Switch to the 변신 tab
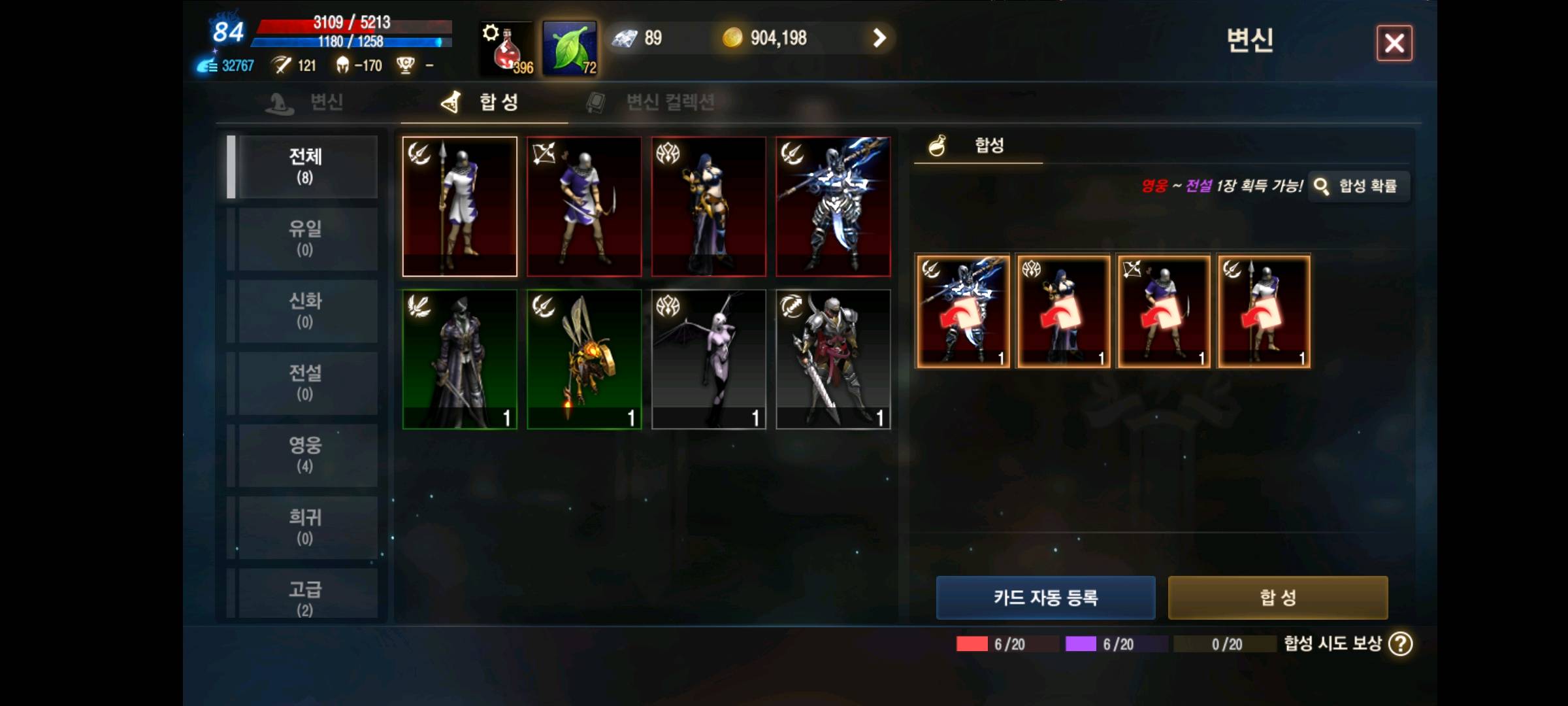1568x706 pixels. [307, 102]
